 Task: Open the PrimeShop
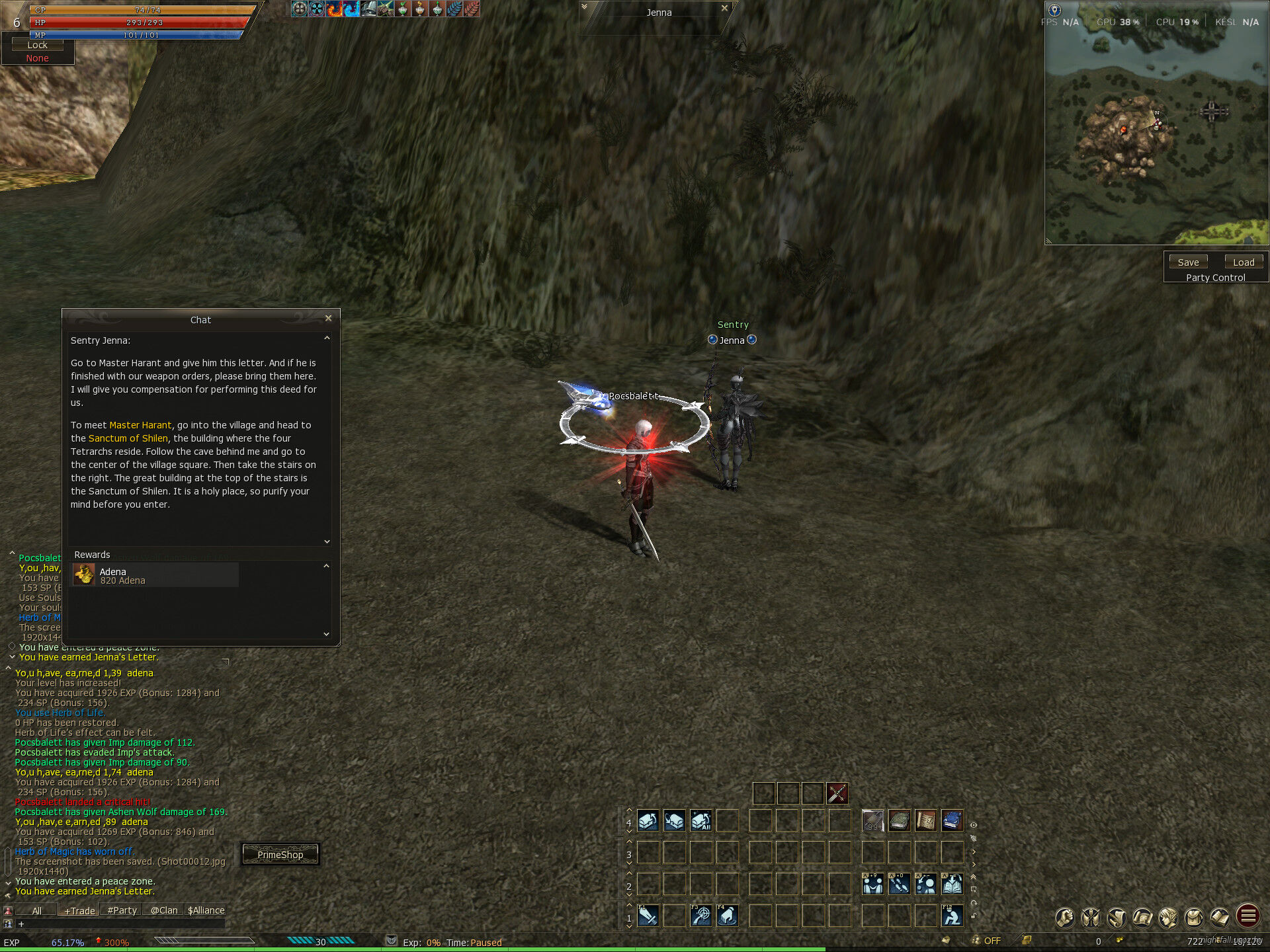pos(280,855)
